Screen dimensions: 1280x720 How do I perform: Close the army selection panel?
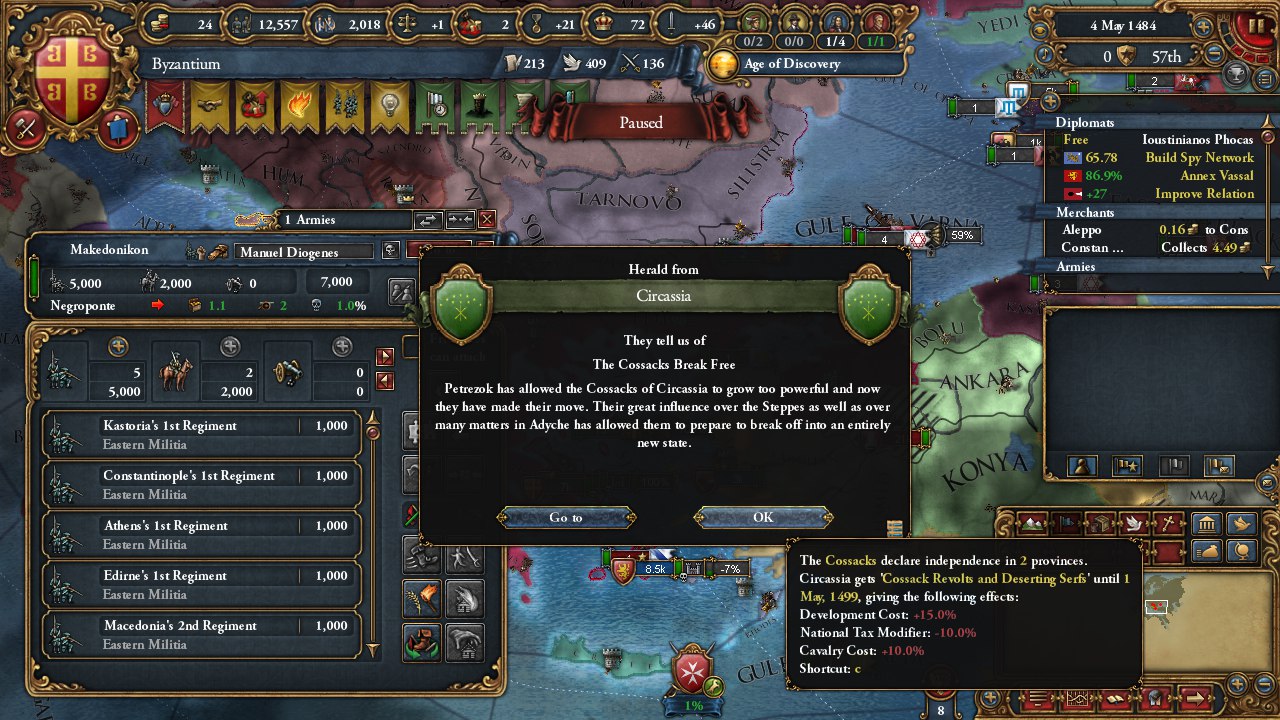click(x=487, y=219)
